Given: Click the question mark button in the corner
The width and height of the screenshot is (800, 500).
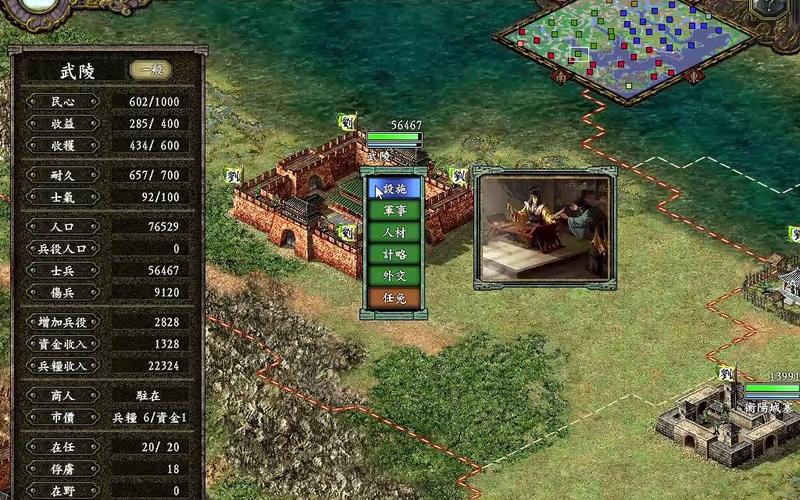Looking at the screenshot, I should 771,6.
